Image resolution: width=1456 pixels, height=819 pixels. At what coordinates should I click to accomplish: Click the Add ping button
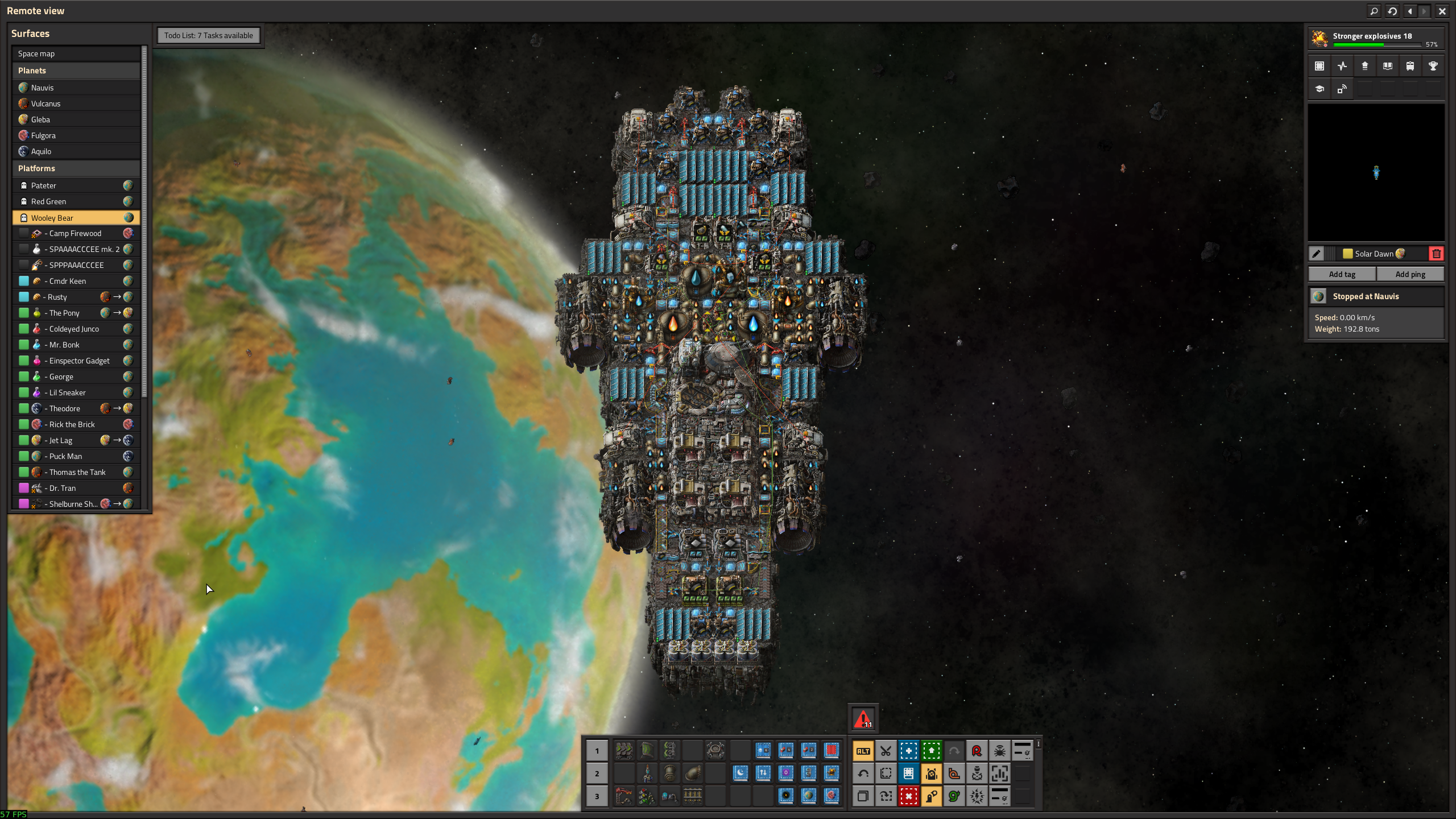tap(1410, 274)
